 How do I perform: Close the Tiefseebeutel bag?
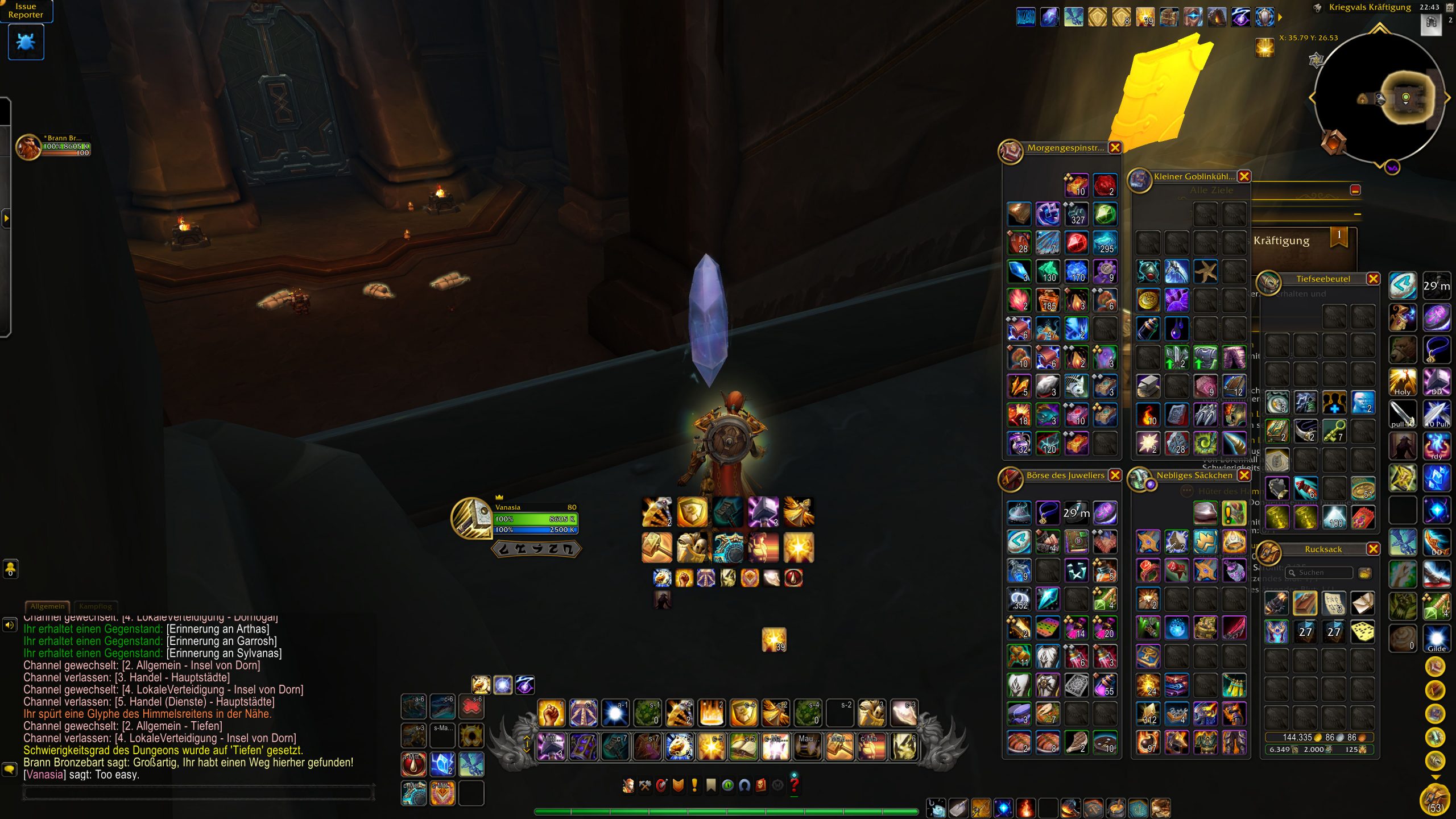pos(1373,279)
